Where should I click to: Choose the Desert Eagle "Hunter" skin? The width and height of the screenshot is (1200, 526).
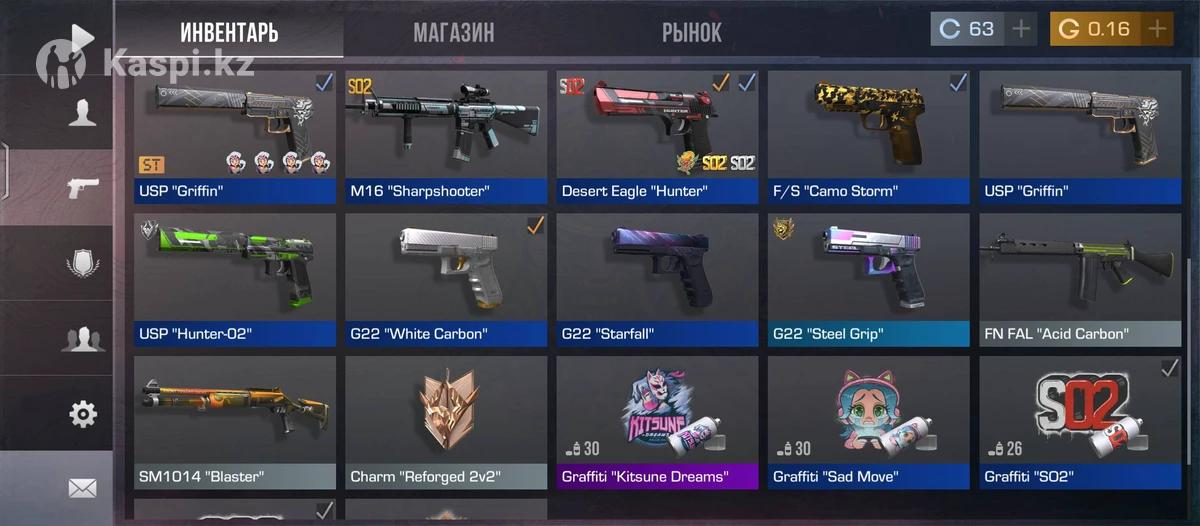pos(657,136)
